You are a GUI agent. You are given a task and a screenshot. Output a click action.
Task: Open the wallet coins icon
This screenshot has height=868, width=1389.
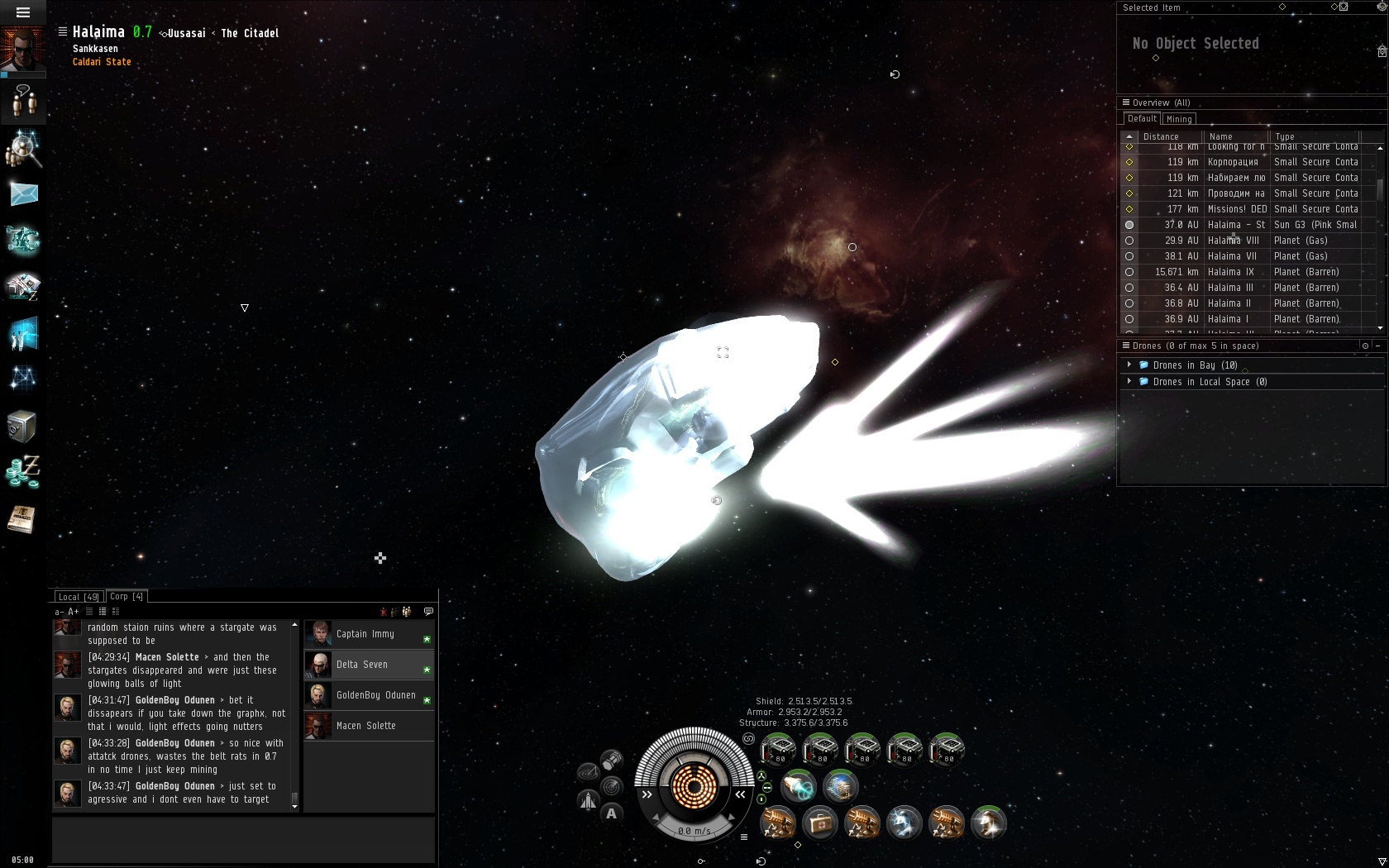[x=22, y=472]
